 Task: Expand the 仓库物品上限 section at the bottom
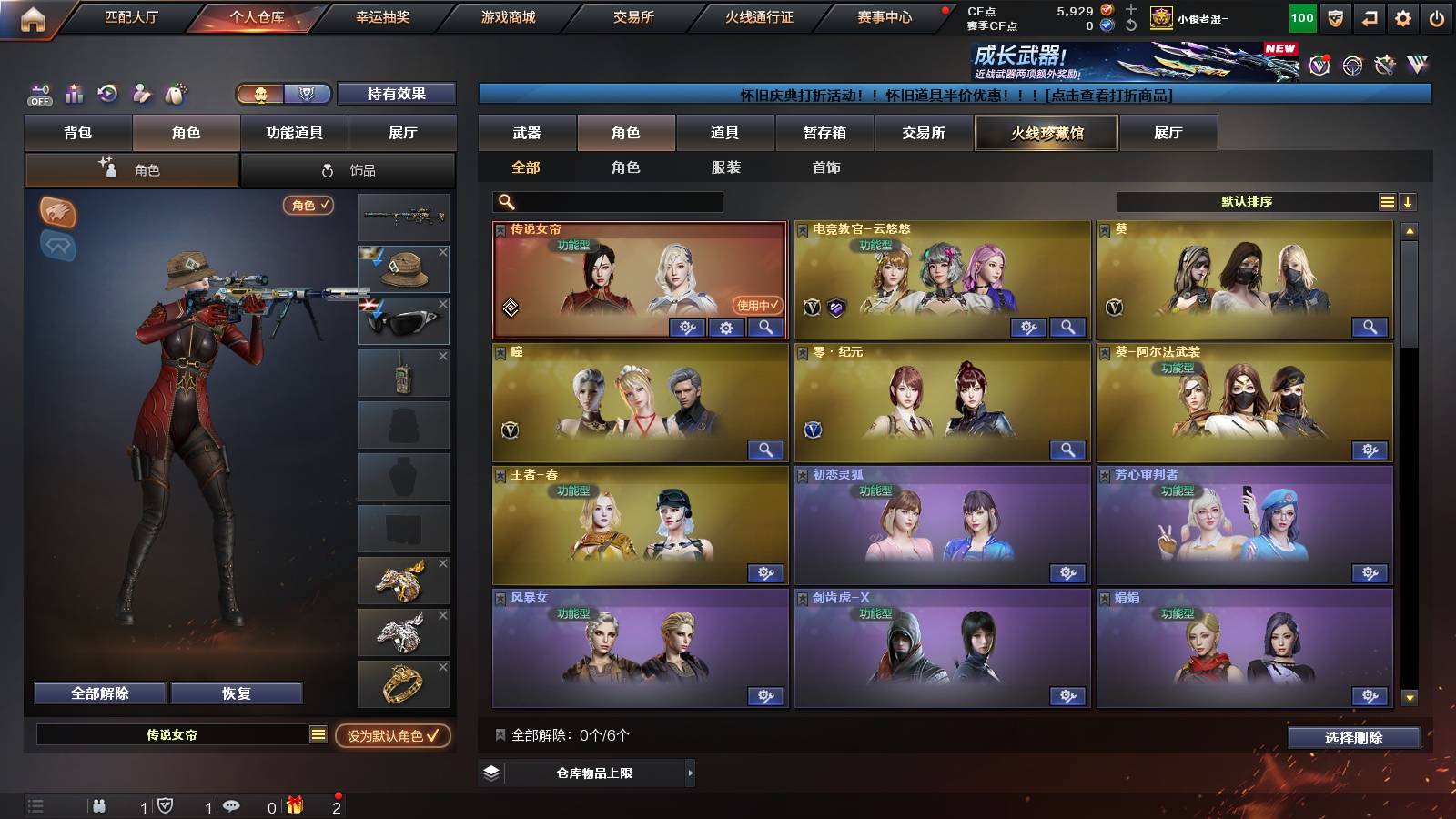click(588, 774)
